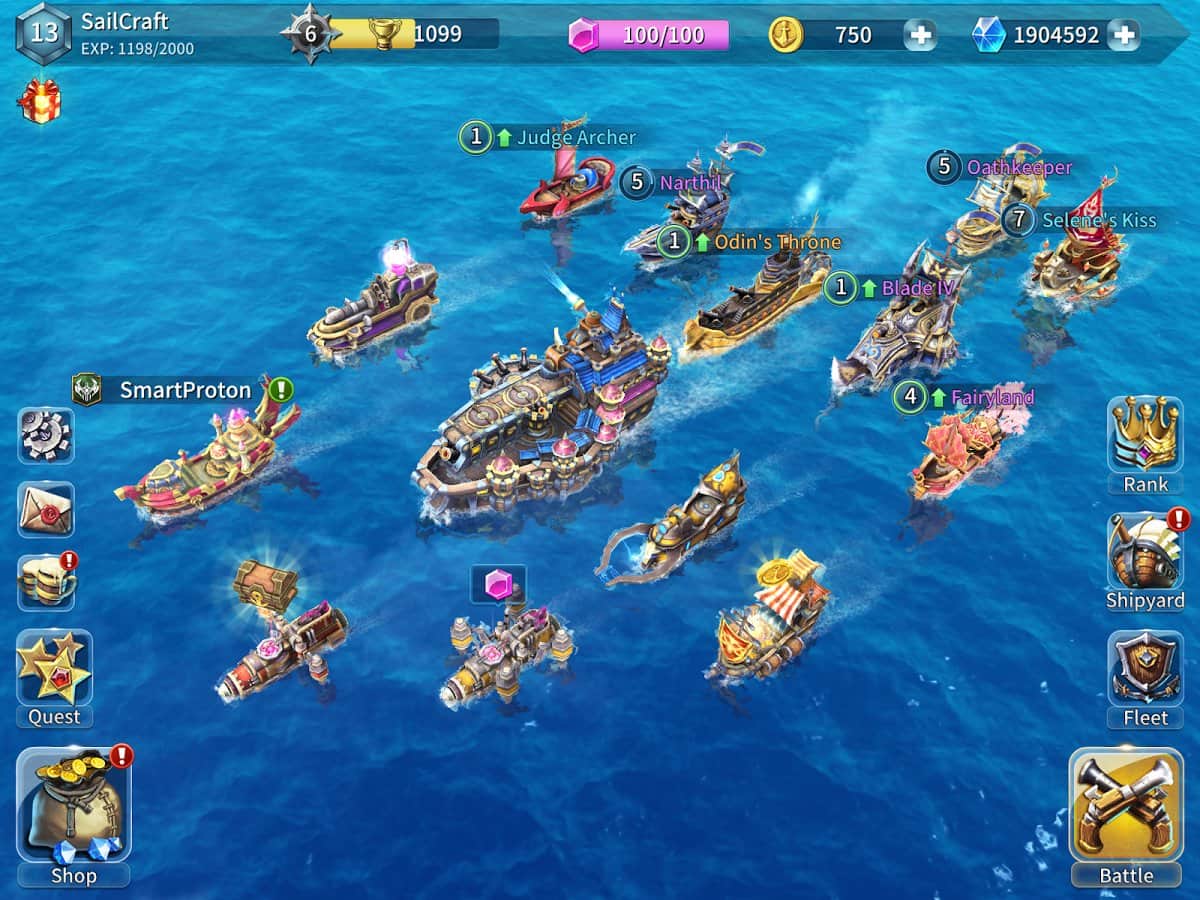1200x900 pixels.
Task: View the Rank crown menu
Action: (1145, 435)
